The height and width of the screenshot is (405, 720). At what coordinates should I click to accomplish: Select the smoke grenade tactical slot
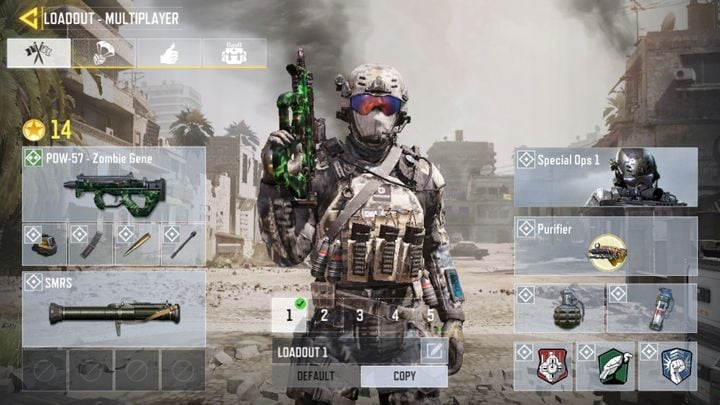click(x=652, y=309)
